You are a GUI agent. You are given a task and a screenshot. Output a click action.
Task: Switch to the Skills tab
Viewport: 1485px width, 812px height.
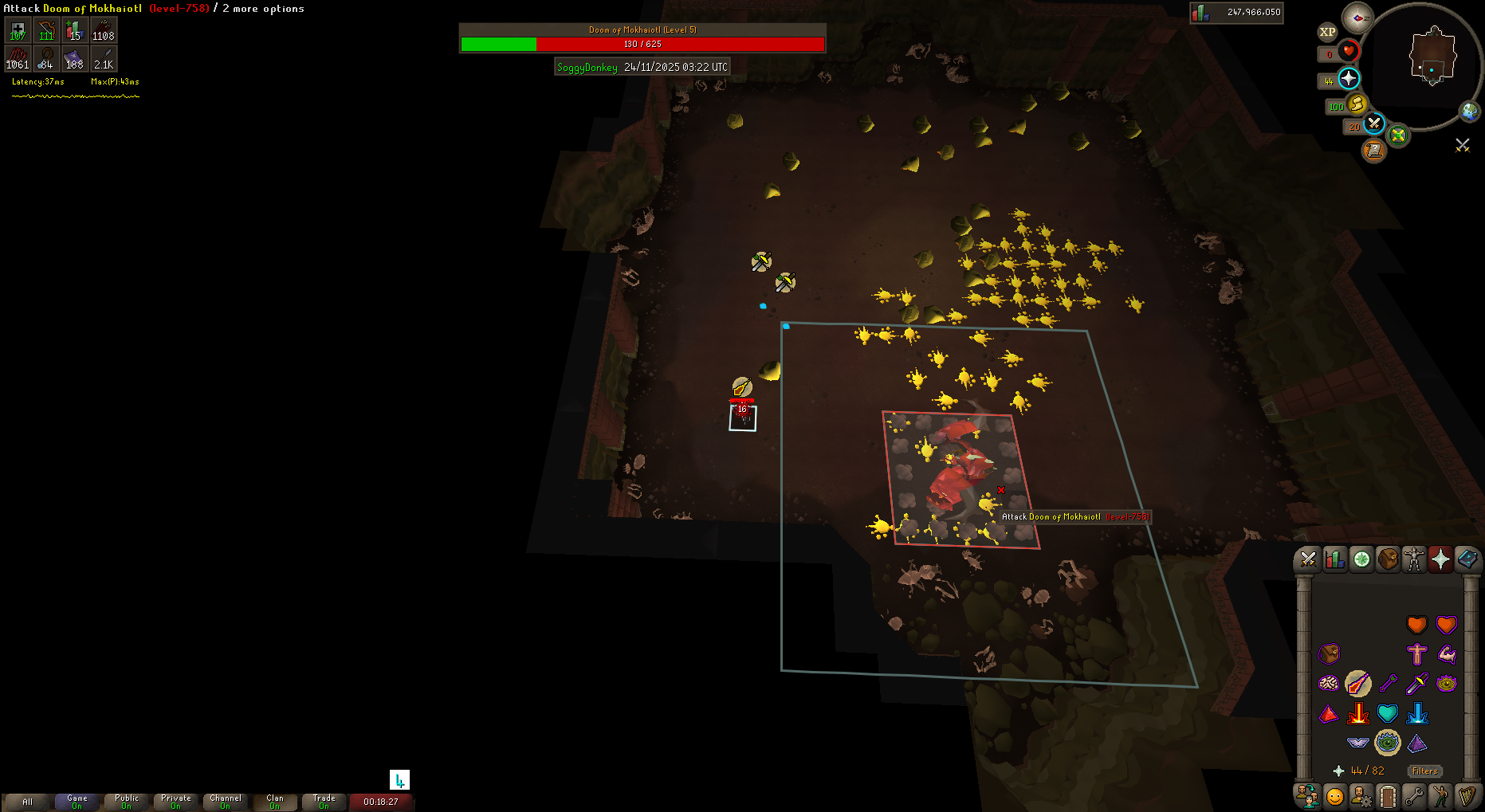click(x=1334, y=559)
